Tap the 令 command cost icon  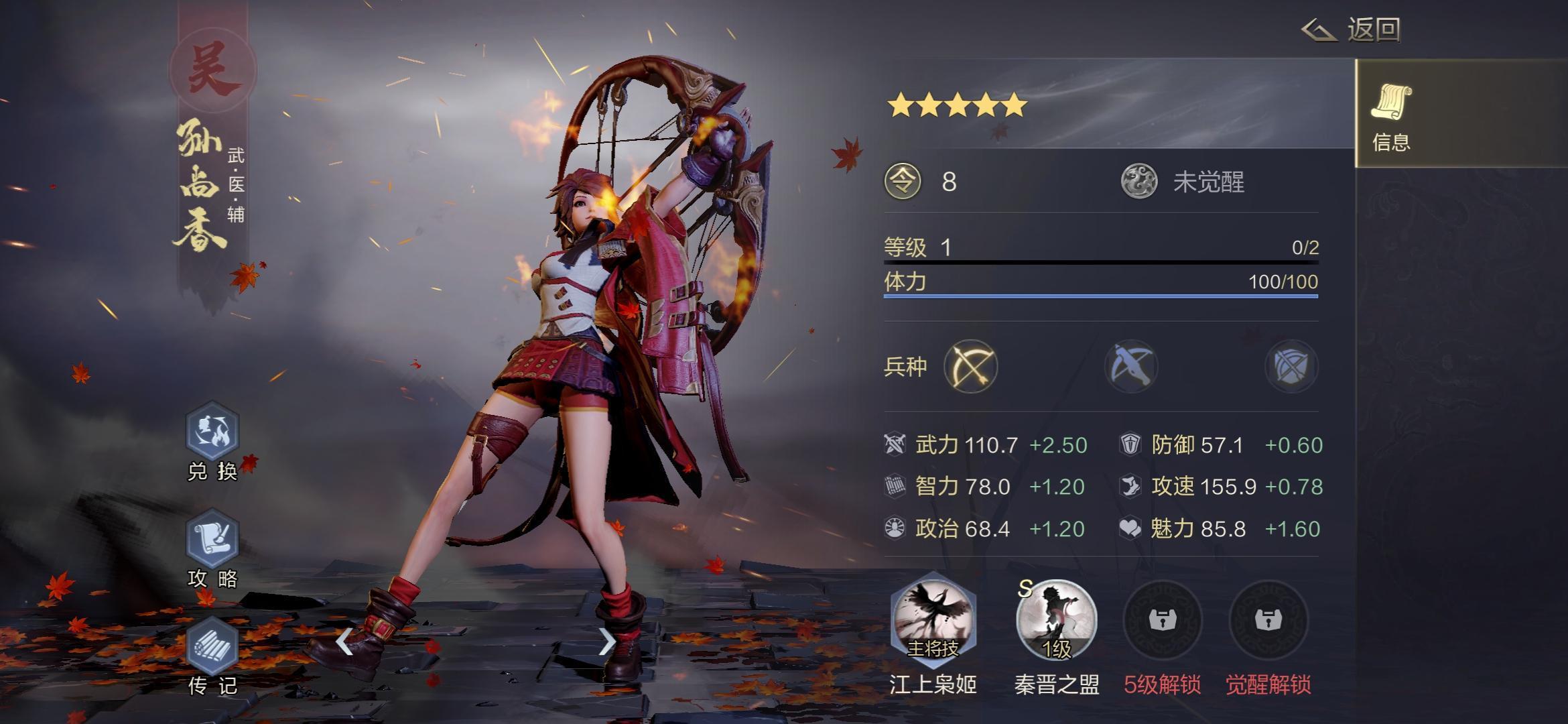tap(903, 182)
